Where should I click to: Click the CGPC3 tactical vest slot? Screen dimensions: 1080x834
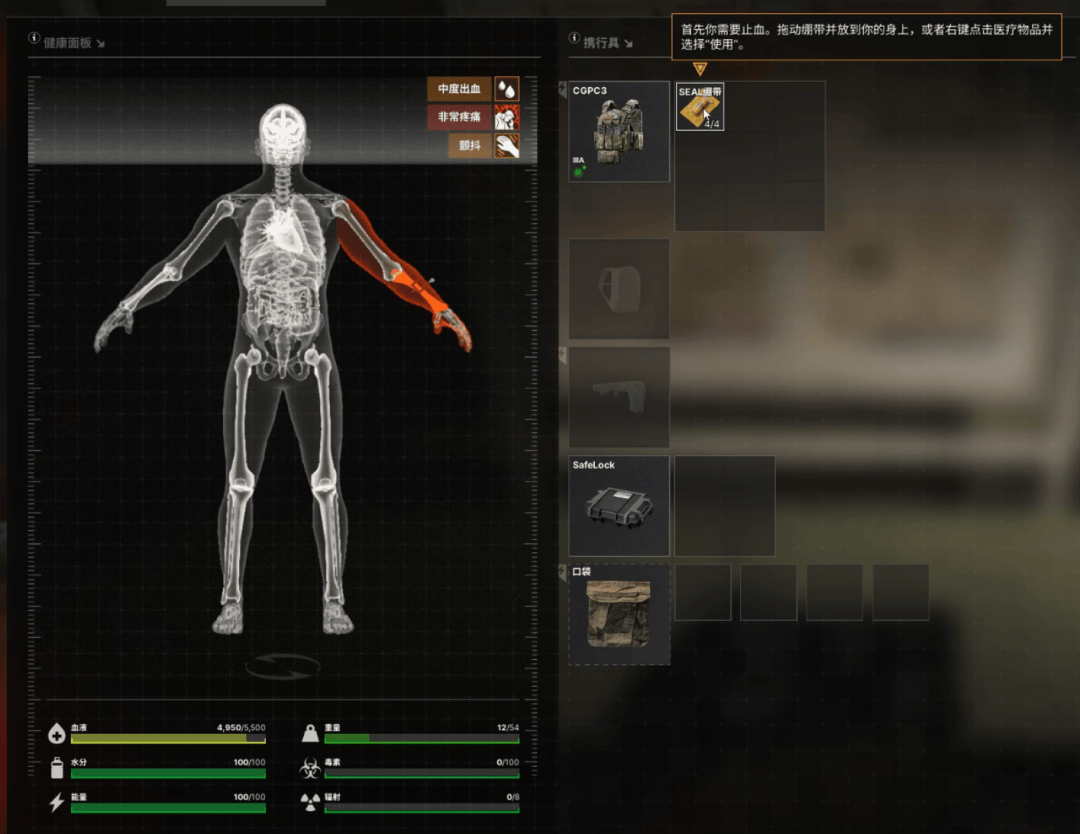[619, 131]
